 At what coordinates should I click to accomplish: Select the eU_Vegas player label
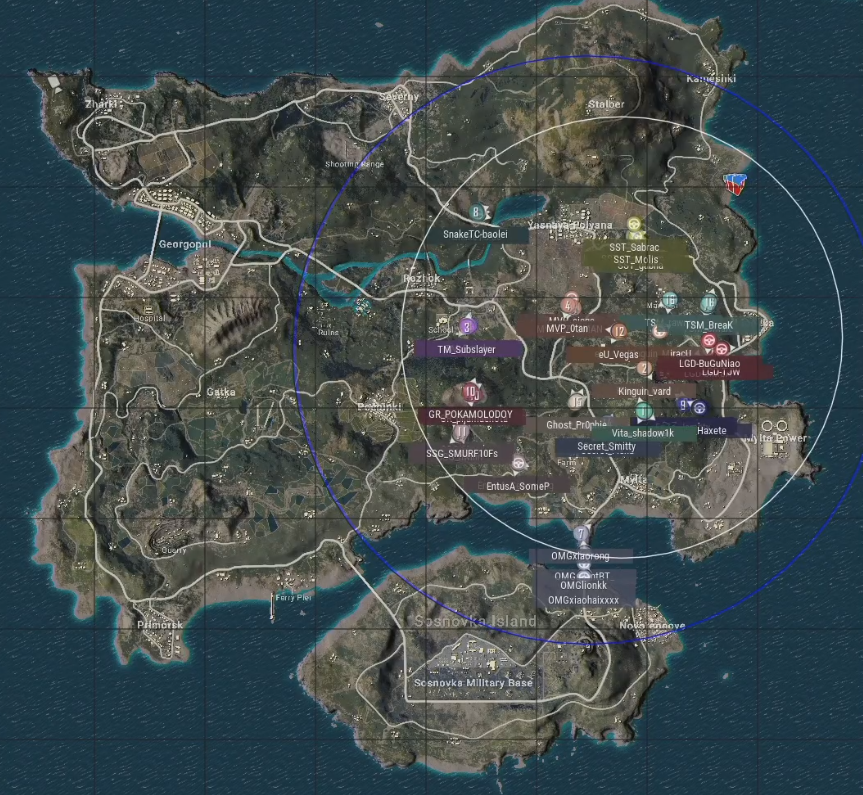click(x=618, y=354)
